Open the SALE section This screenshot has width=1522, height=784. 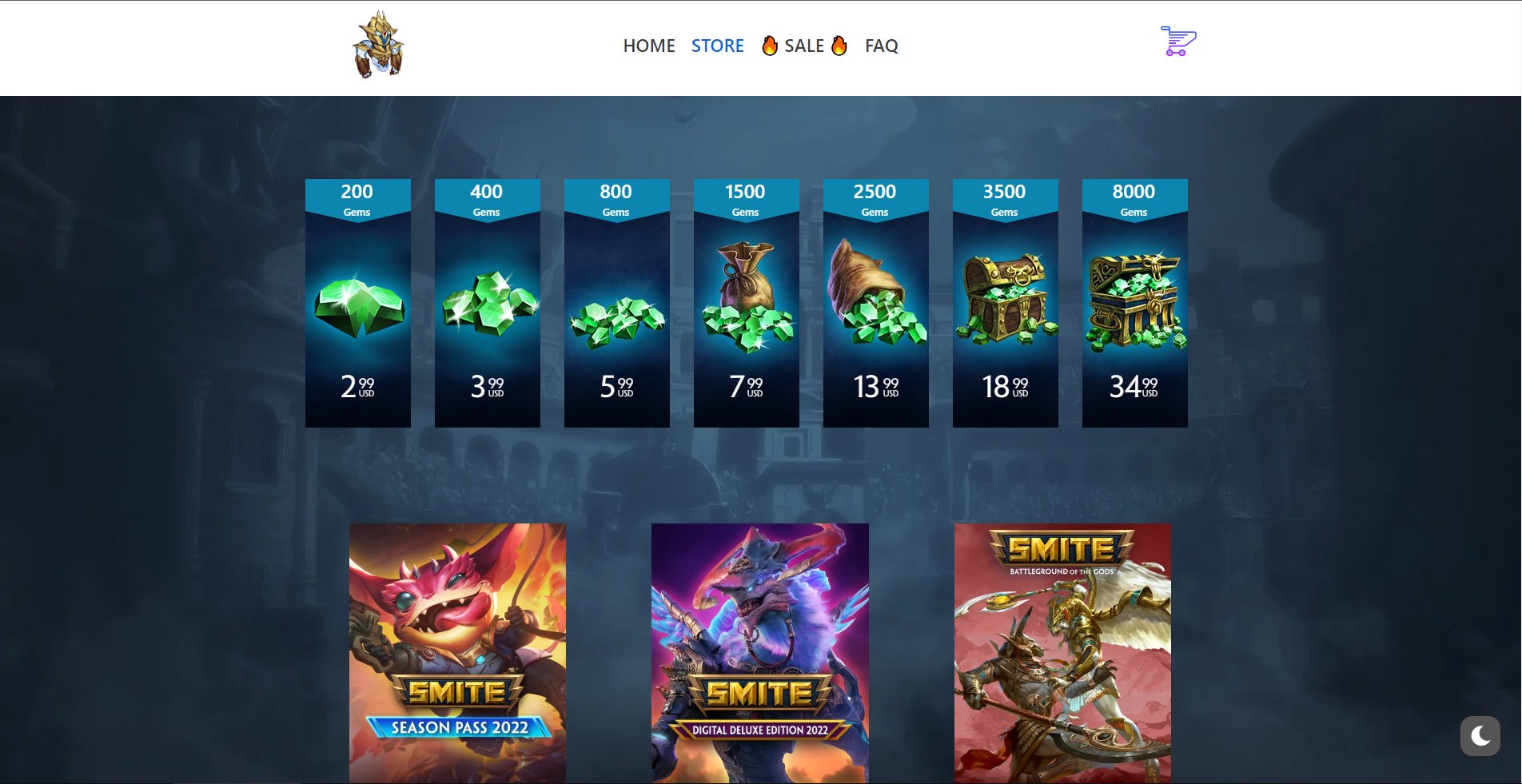tap(803, 46)
